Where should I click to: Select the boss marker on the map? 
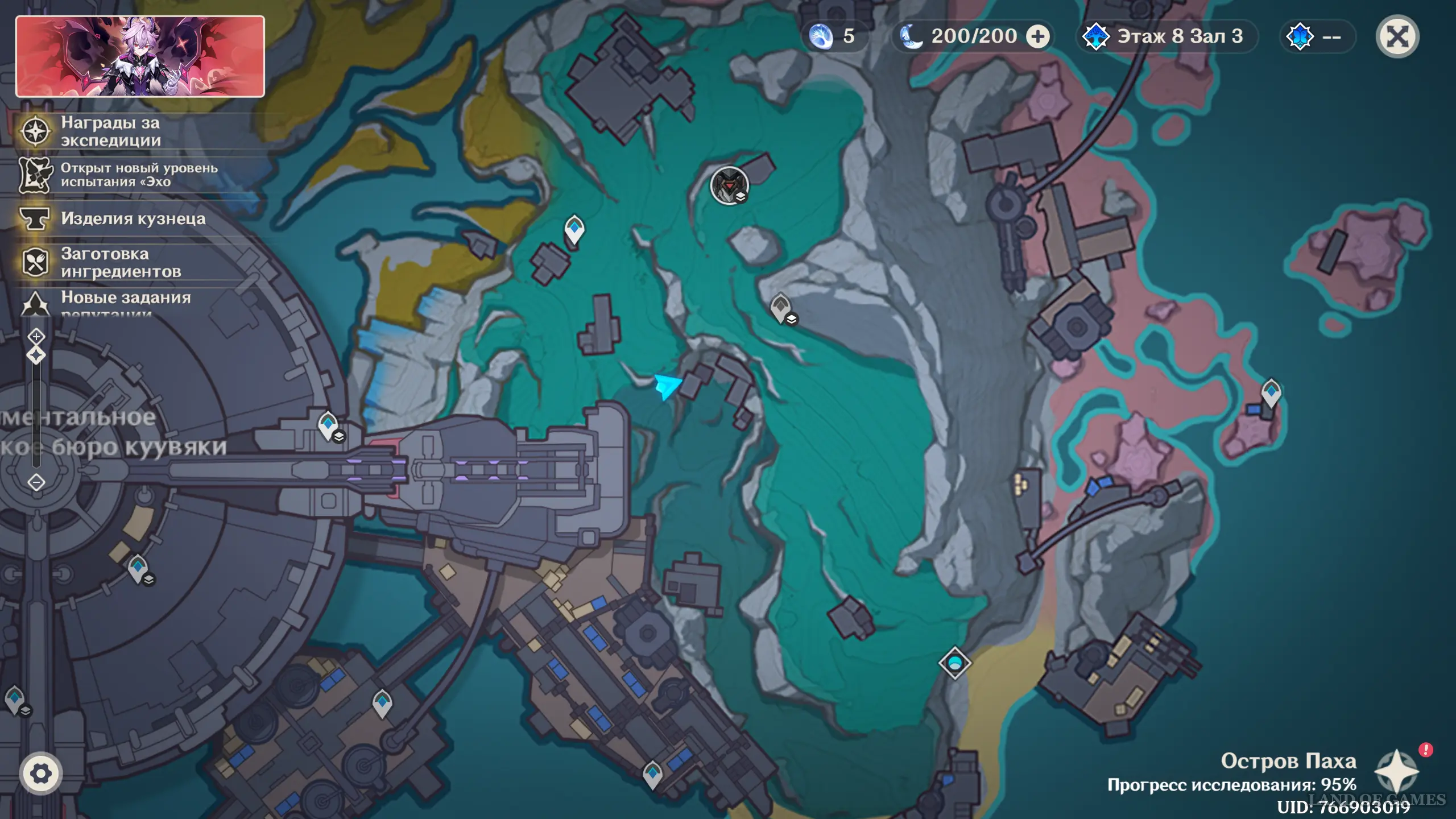pyautogui.click(x=729, y=185)
